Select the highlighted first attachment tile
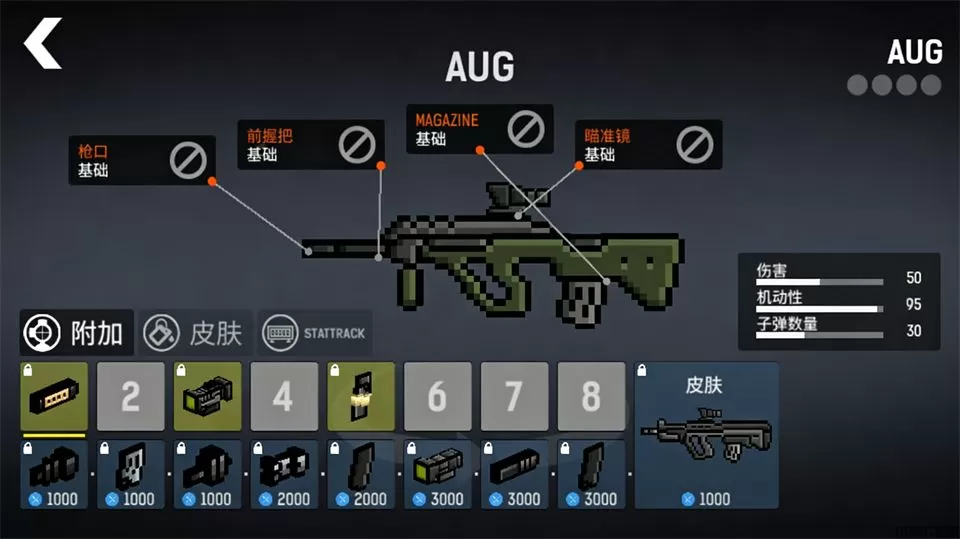Screen dimensions: 960x539 pyautogui.click(x=54, y=397)
